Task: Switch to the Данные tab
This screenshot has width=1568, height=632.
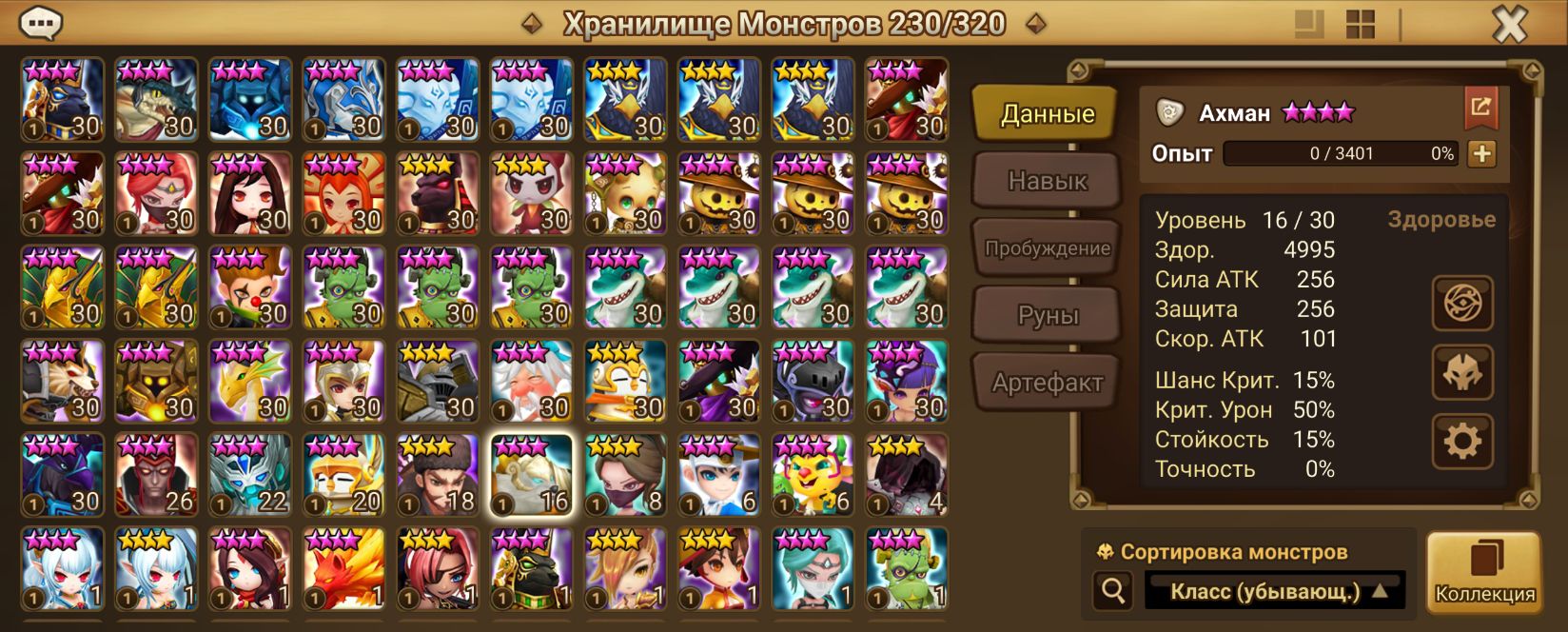Action: click(1047, 114)
